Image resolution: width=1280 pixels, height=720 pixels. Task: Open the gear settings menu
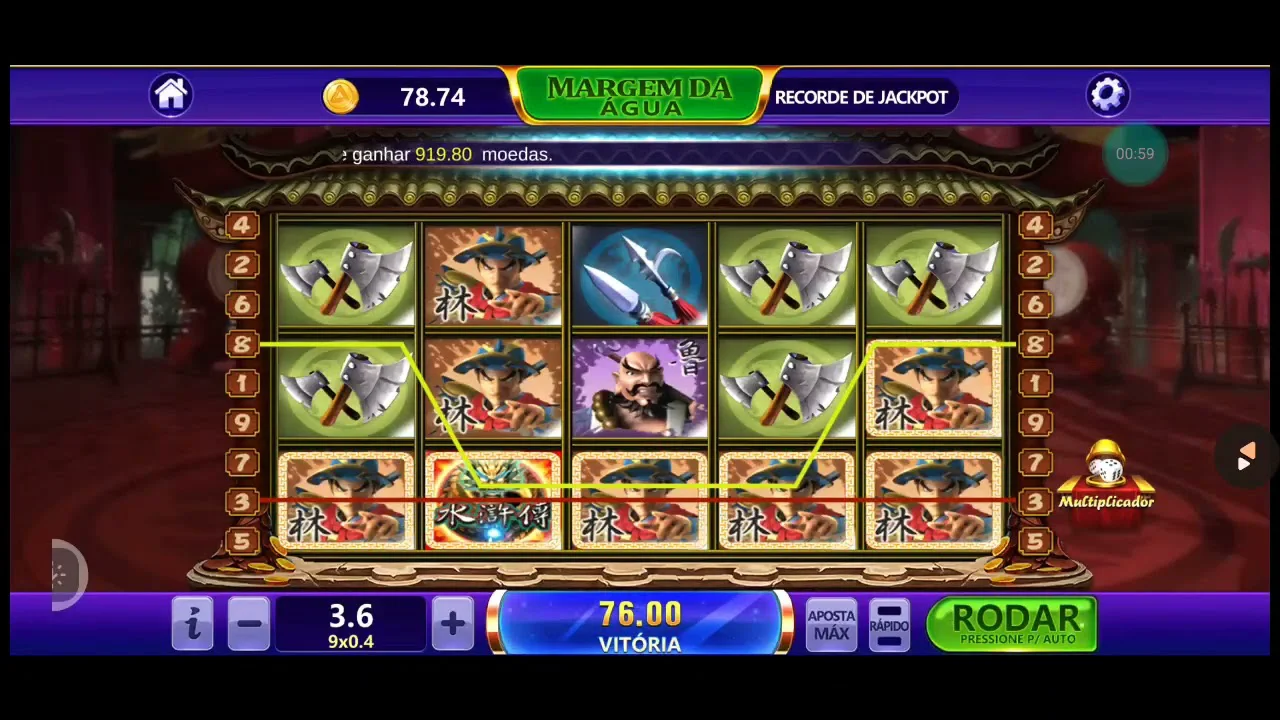pos(1107,95)
